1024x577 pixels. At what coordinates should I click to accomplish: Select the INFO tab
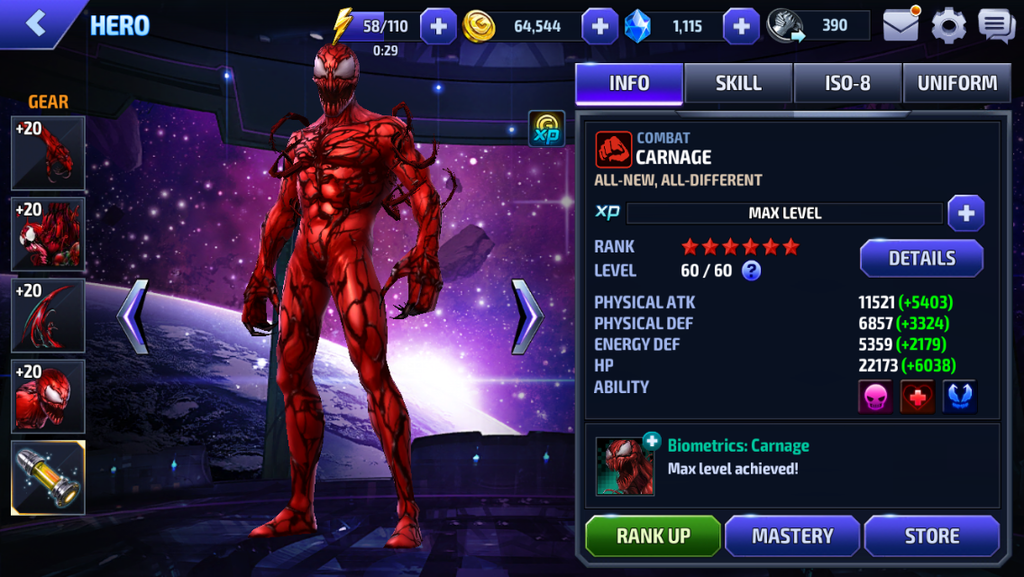tap(629, 84)
